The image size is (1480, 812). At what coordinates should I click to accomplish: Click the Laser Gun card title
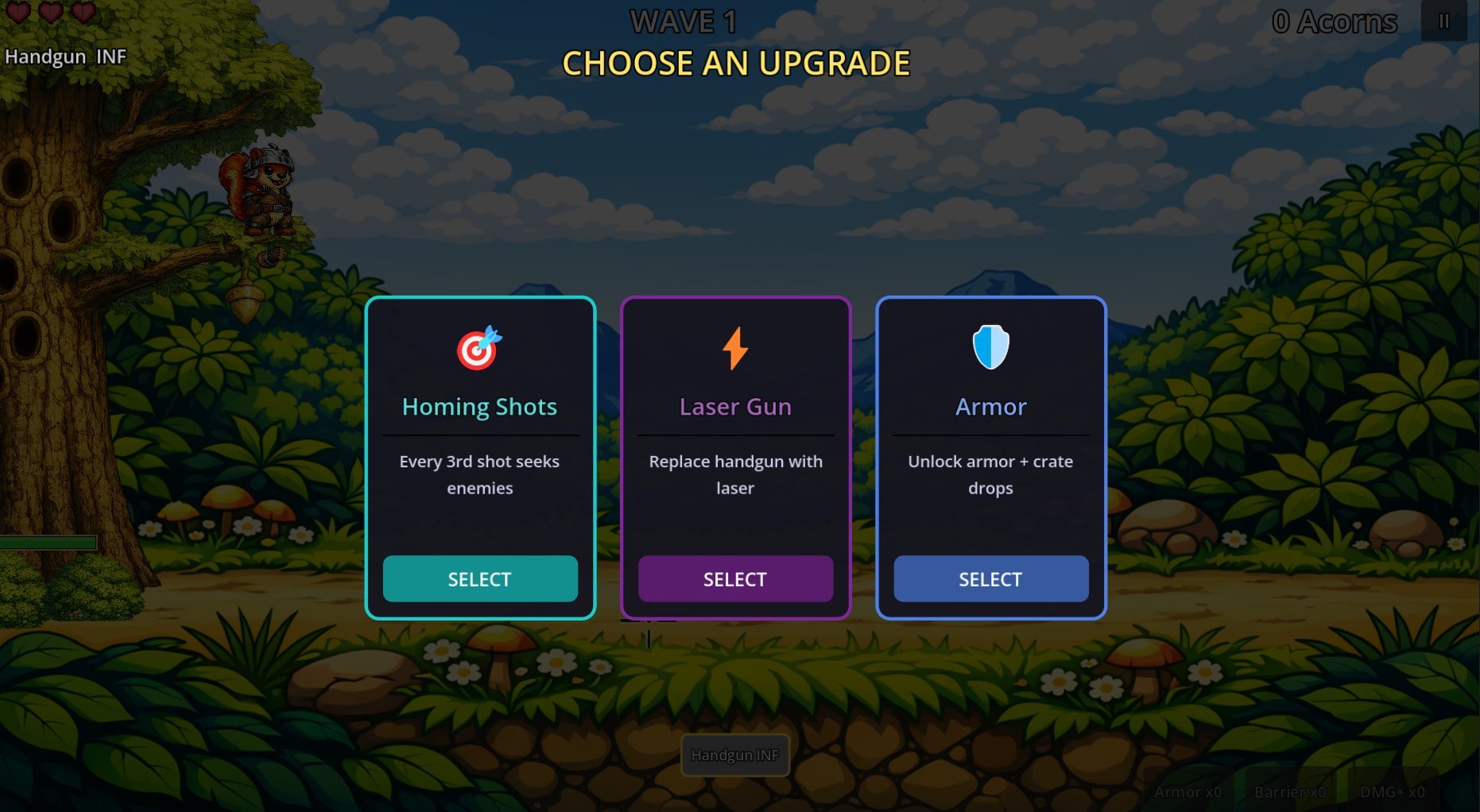point(734,406)
